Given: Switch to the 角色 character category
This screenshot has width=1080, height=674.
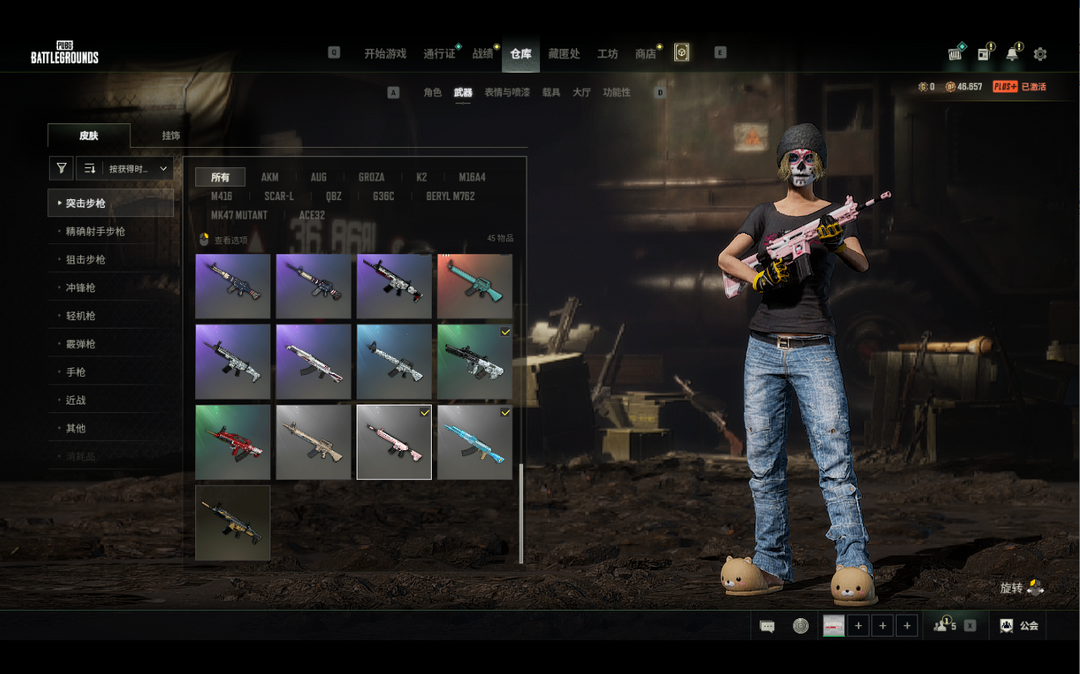Looking at the screenshot, I should pos(432,93).
